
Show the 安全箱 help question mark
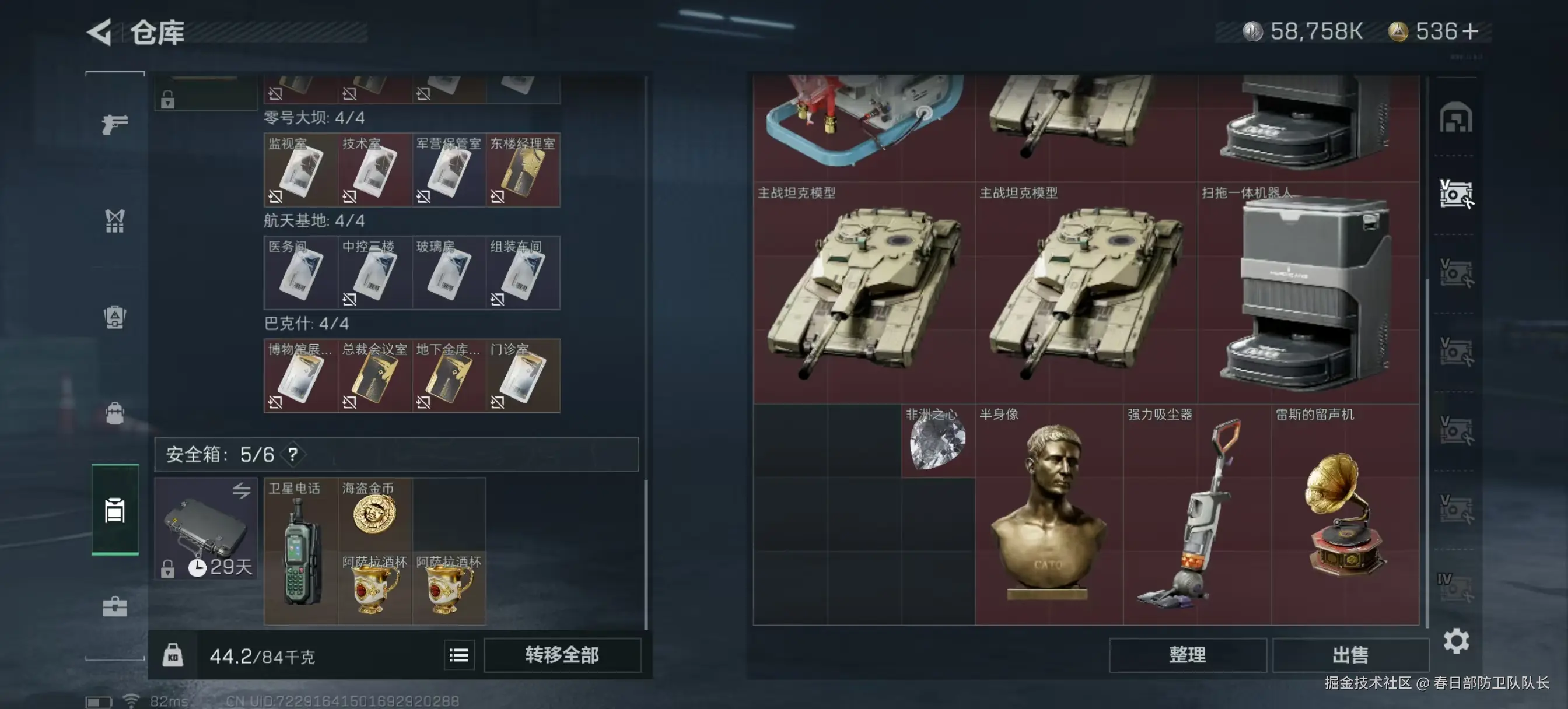point(293,454)
